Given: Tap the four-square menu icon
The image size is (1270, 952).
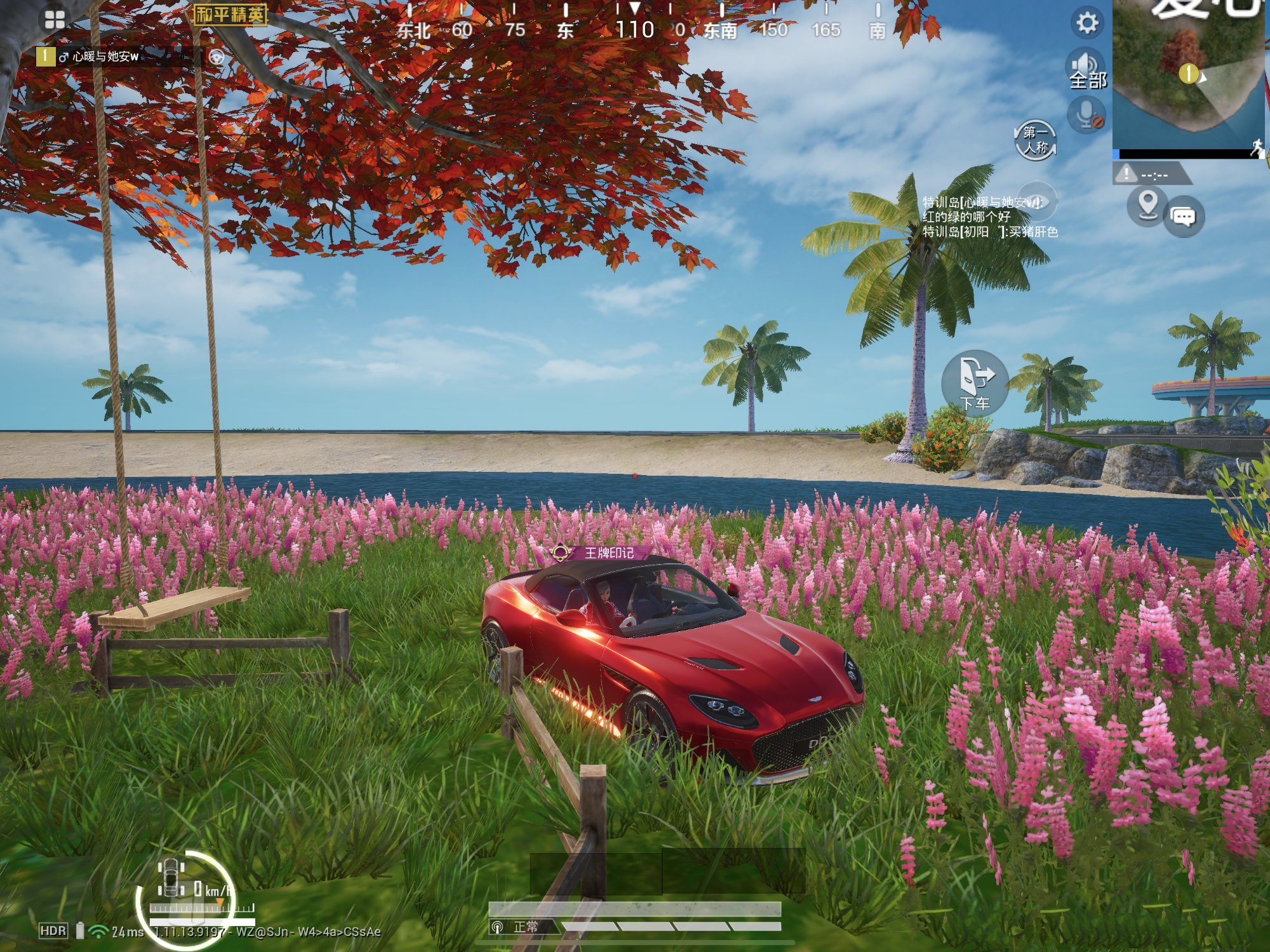Looking at the screenshot, I should (55, 20).
